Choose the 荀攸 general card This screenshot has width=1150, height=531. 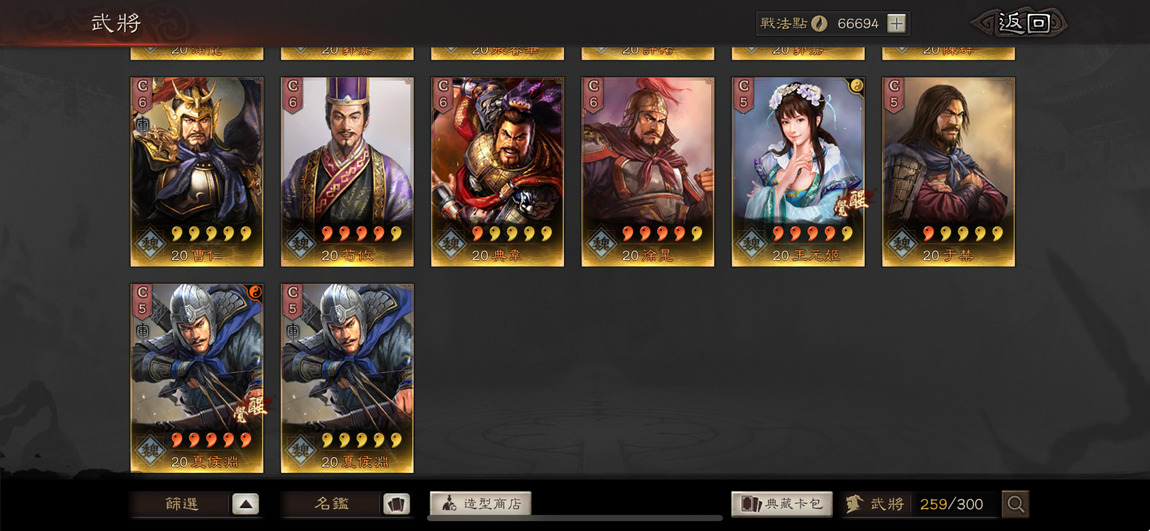click(x=347, y=172)
